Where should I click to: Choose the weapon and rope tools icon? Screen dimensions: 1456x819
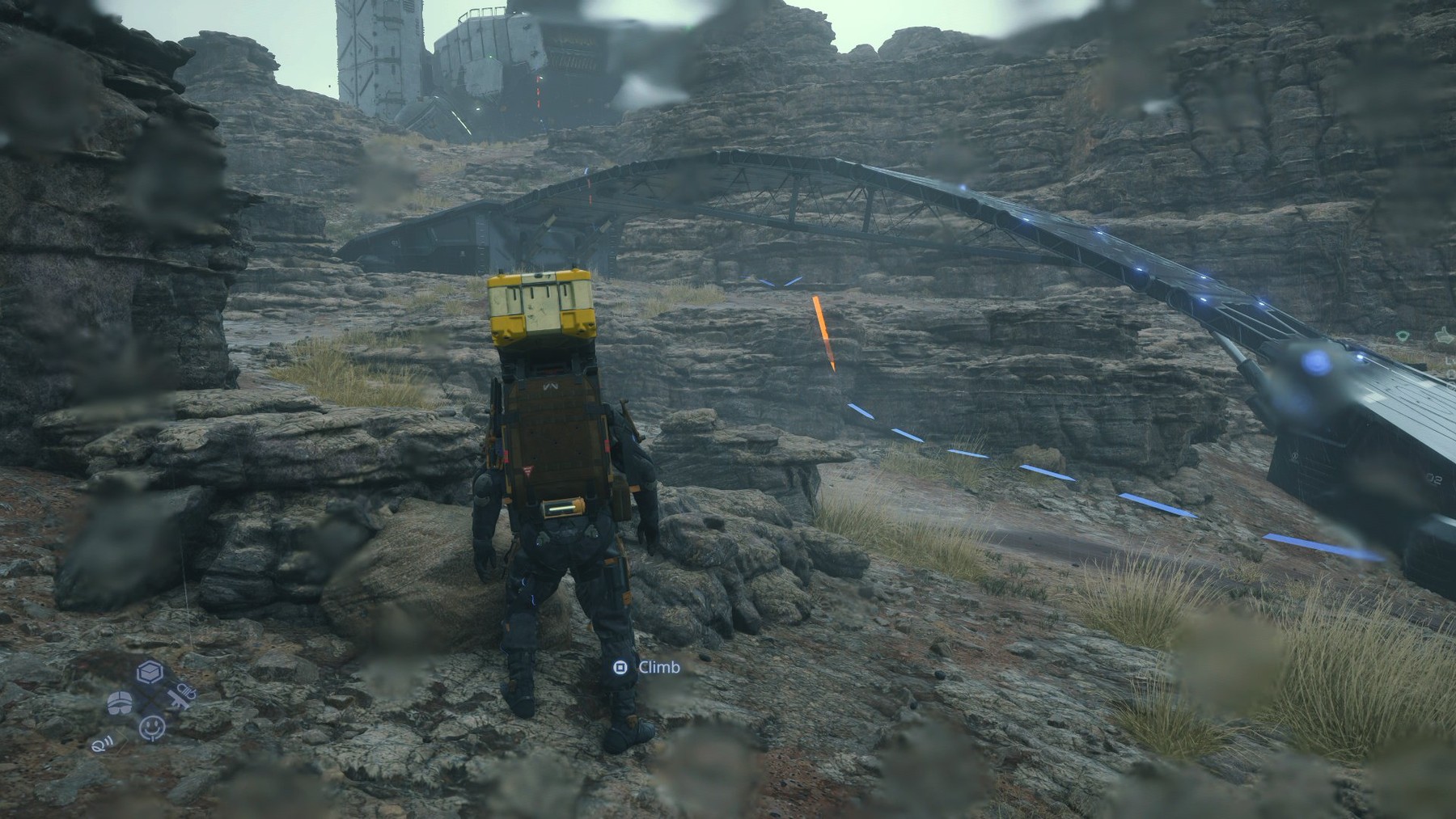[x=181, y=697]
